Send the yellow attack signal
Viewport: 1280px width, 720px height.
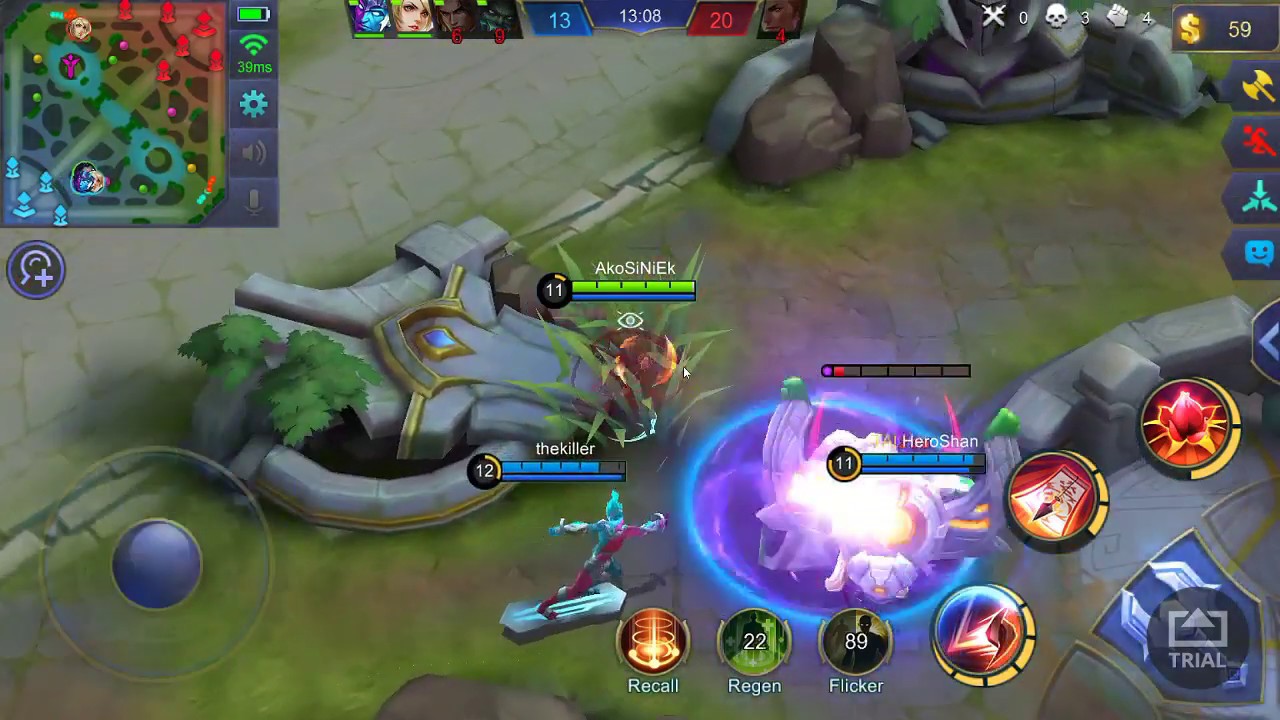click(1258, 87)
